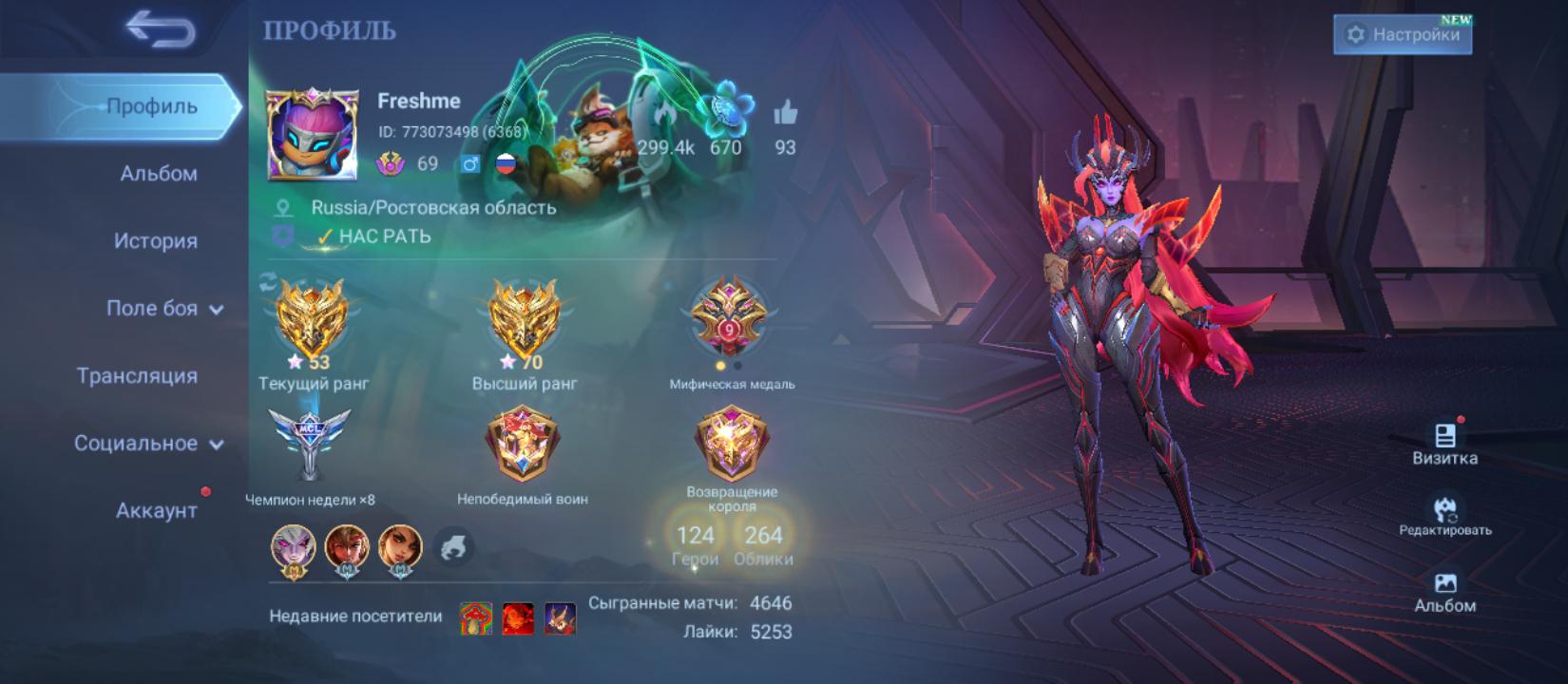Click the Редактировать hero display button

(x=1444, y=516)
